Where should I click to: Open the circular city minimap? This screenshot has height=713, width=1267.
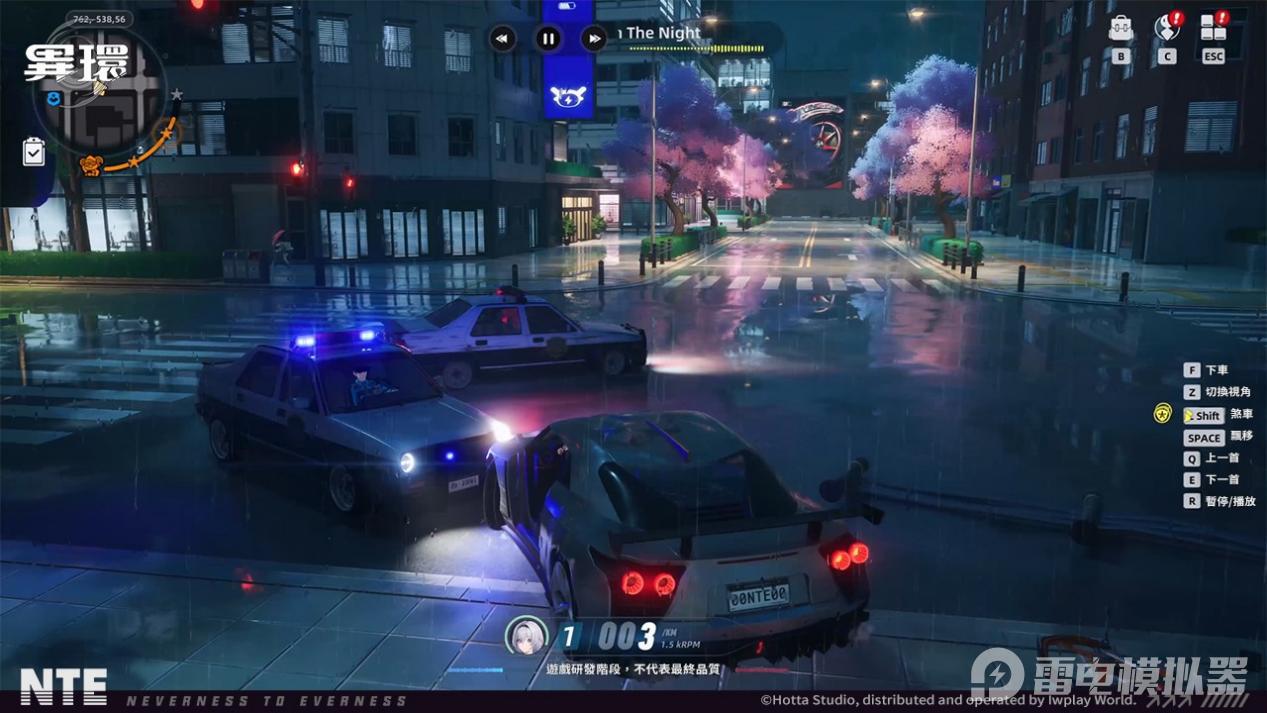point(105,95)
